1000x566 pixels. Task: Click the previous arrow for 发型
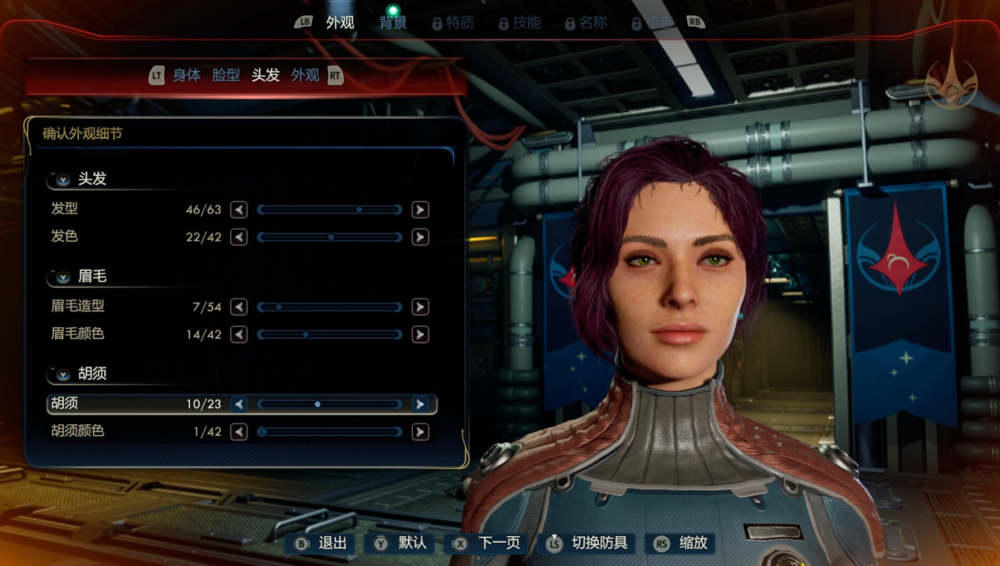pos(239,210)
